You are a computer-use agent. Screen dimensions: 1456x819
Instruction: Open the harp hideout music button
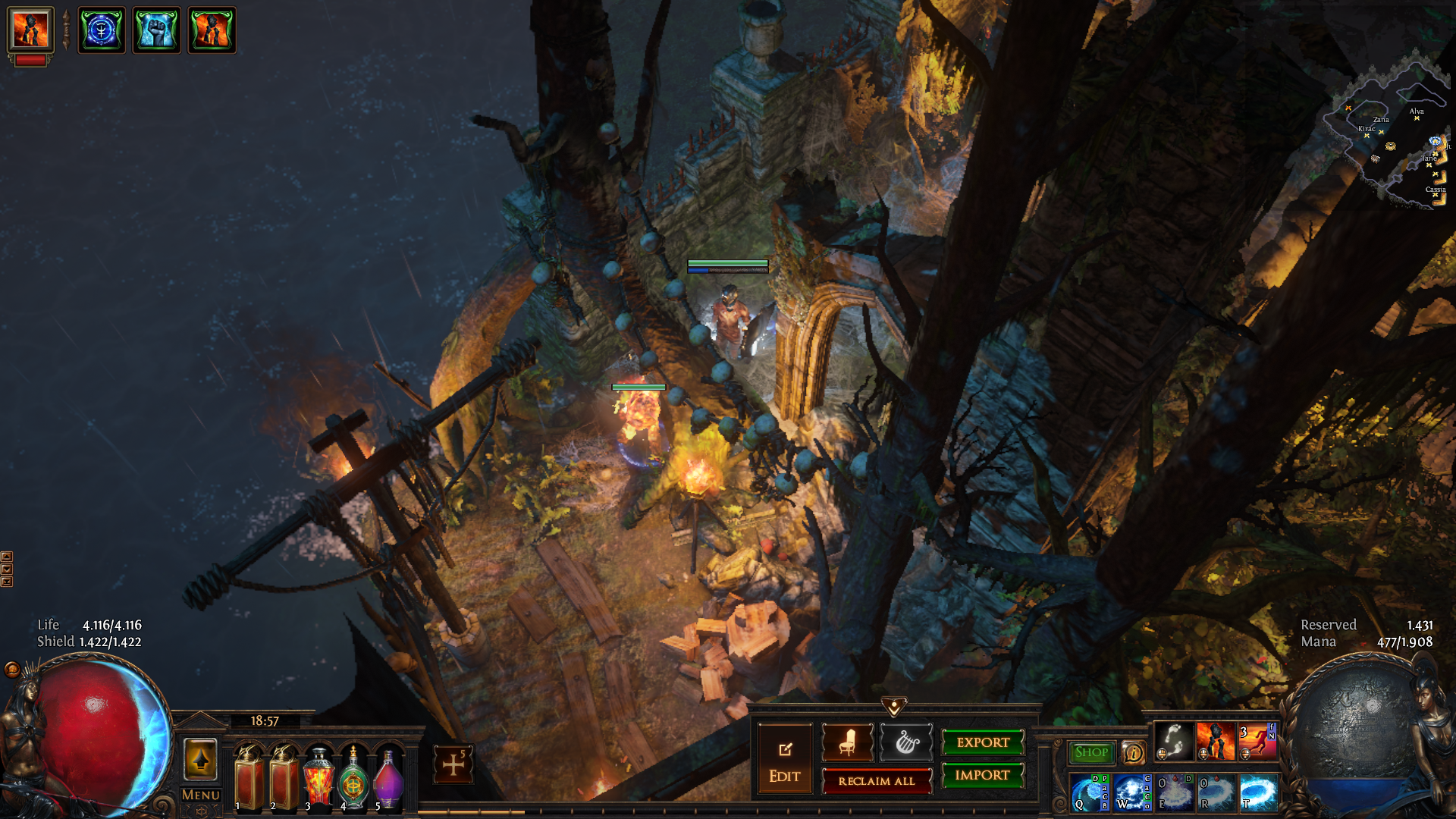click(906, 742)
